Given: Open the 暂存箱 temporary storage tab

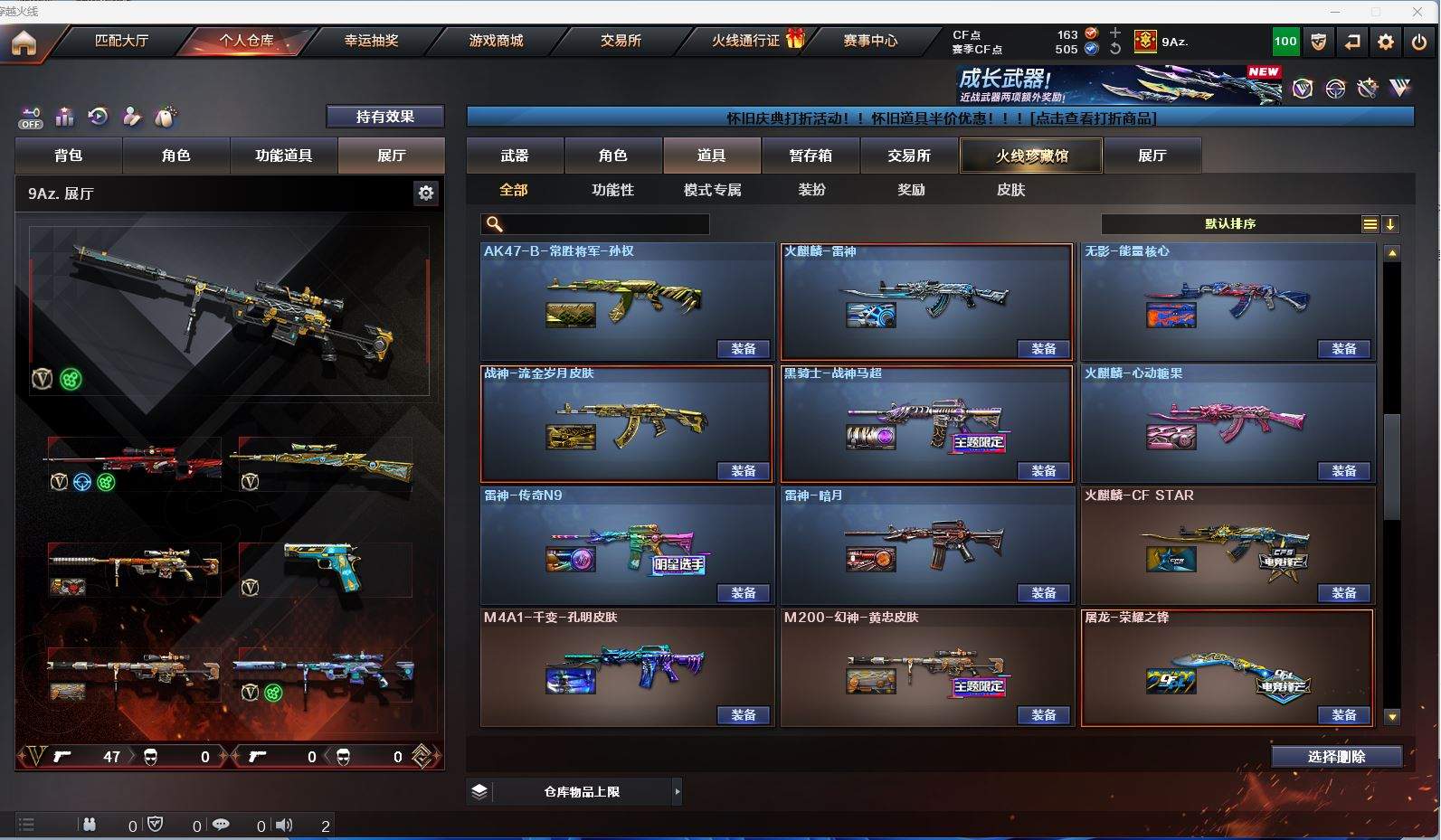Looking at the screenshot, I should coord(811,156).
